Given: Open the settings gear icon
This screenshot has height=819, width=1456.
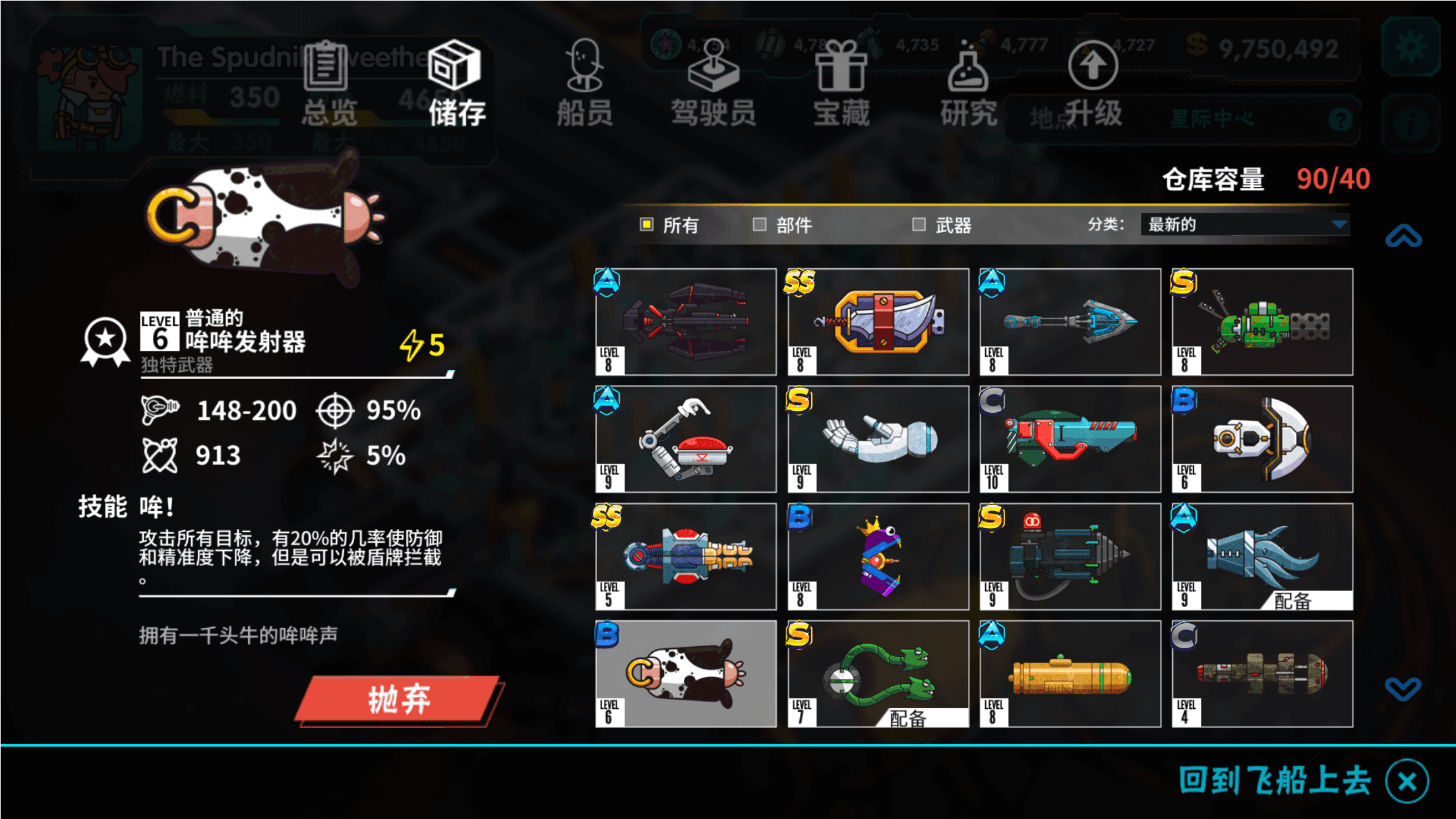Looking at the screenshot, I should click(x=1410, y=47).
